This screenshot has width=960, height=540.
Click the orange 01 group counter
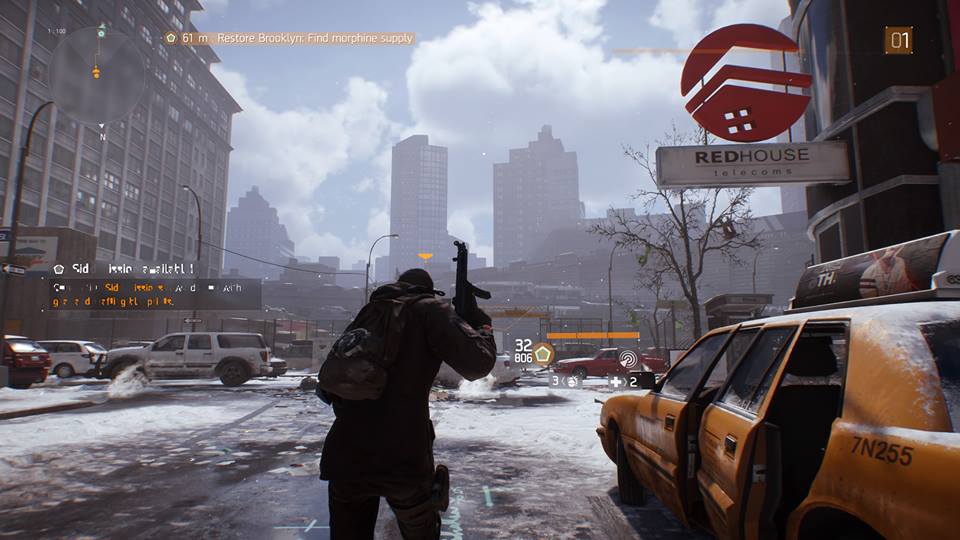click(x=898, y=40)
